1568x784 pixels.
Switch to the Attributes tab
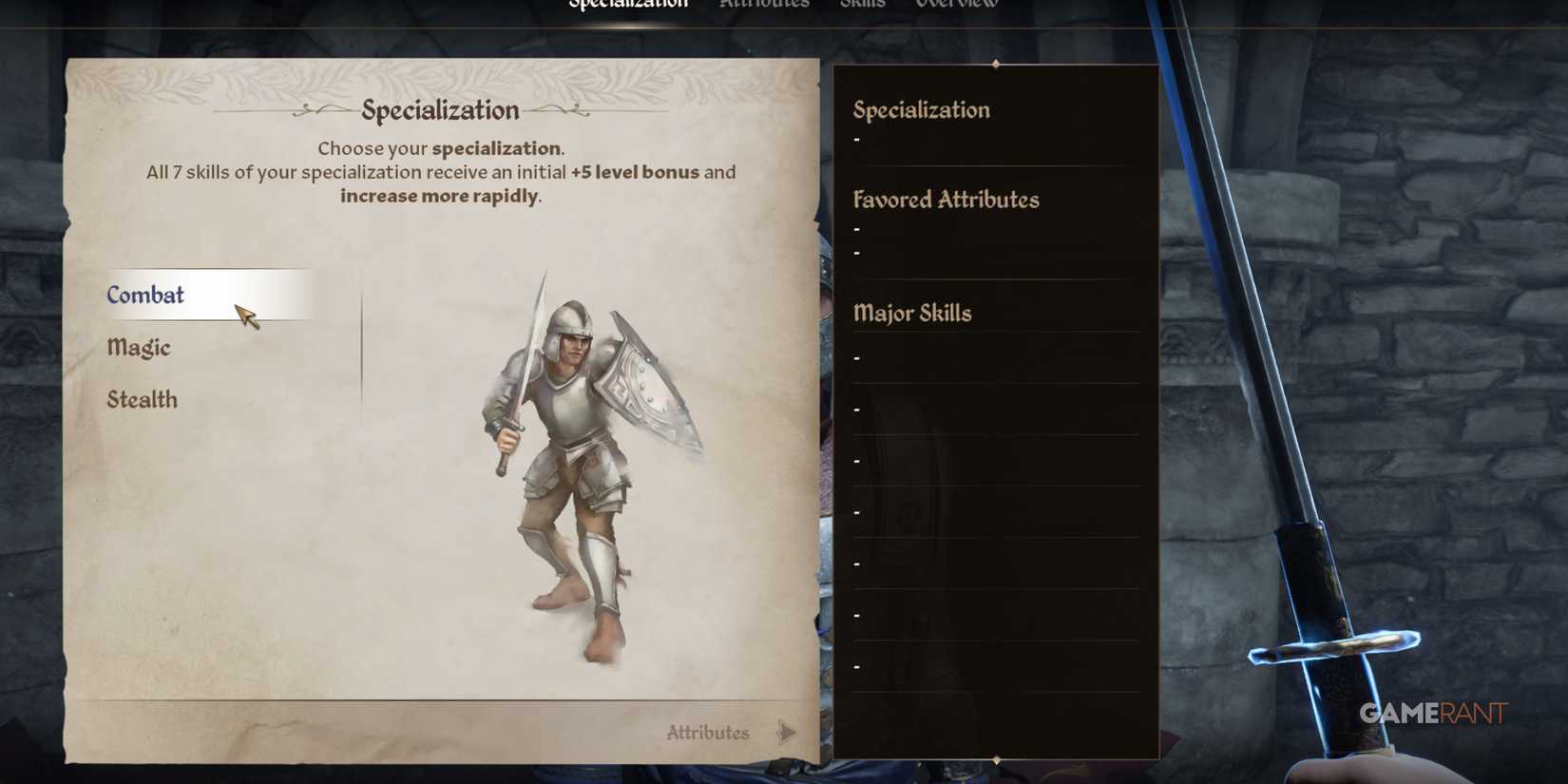764,6
